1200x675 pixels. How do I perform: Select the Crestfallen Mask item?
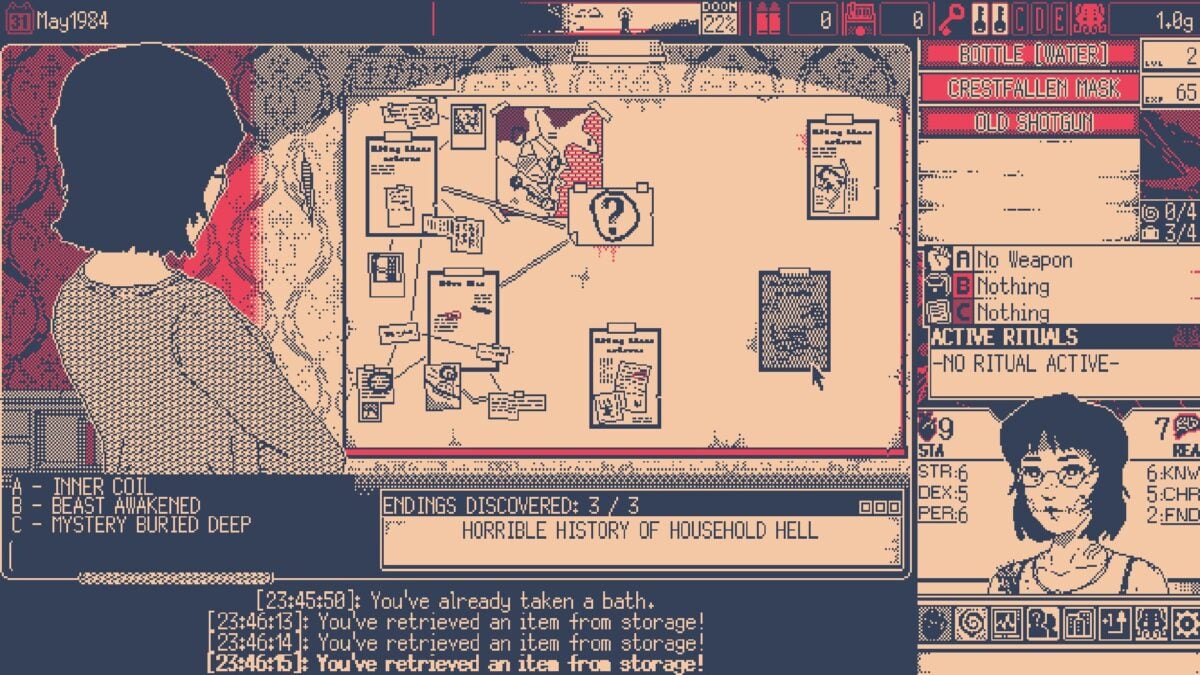[x=1028, y=89]
